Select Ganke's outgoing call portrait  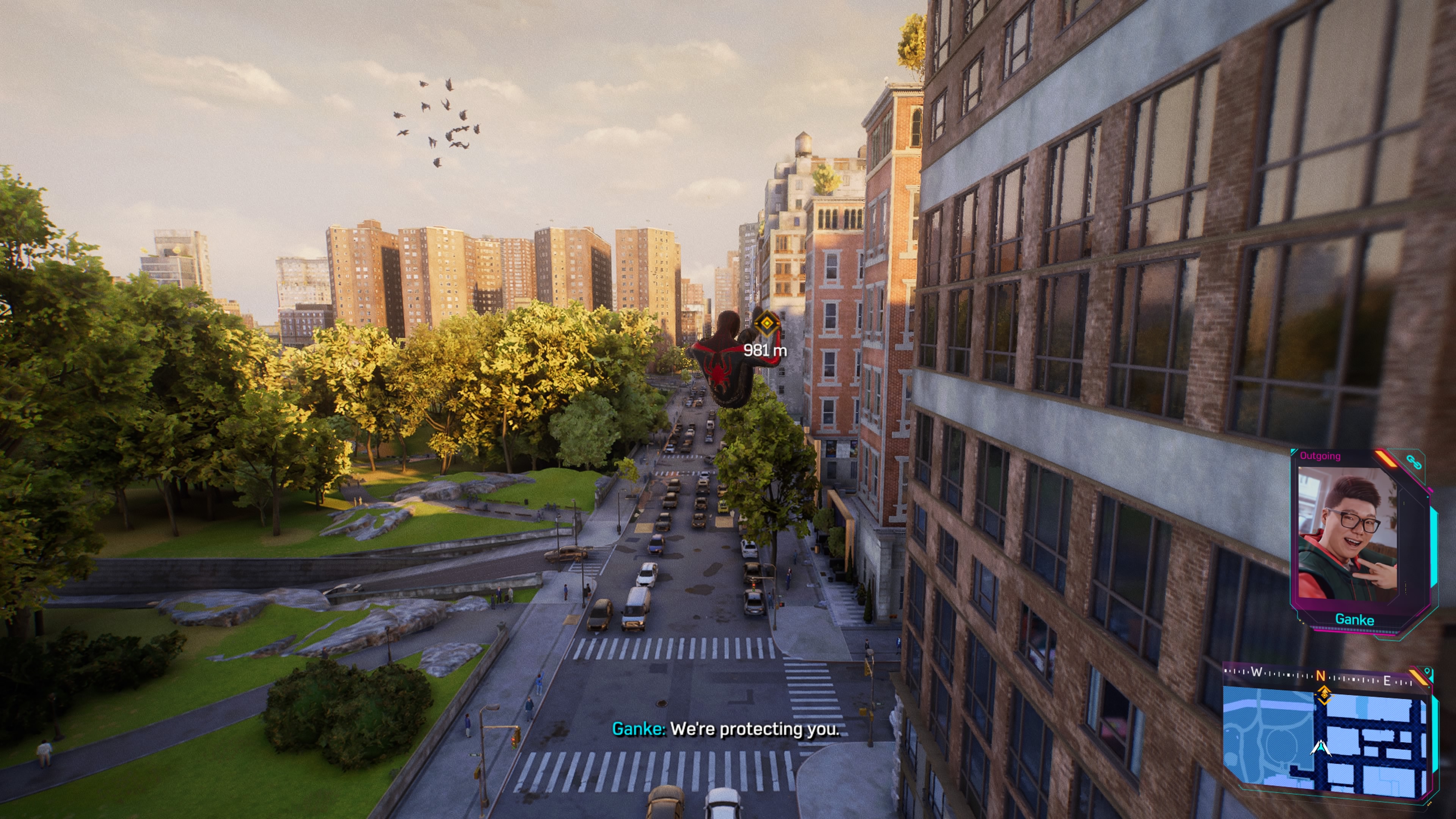click(1348, 532)
